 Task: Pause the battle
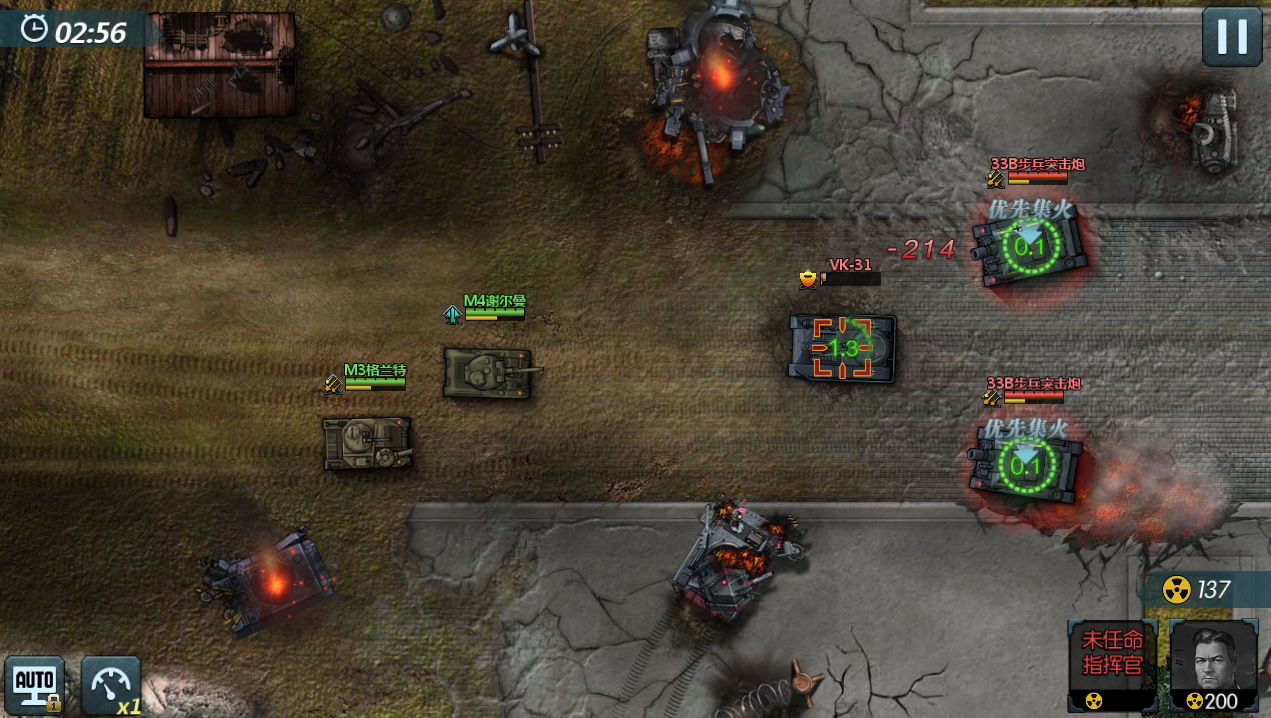[1231, 37]
